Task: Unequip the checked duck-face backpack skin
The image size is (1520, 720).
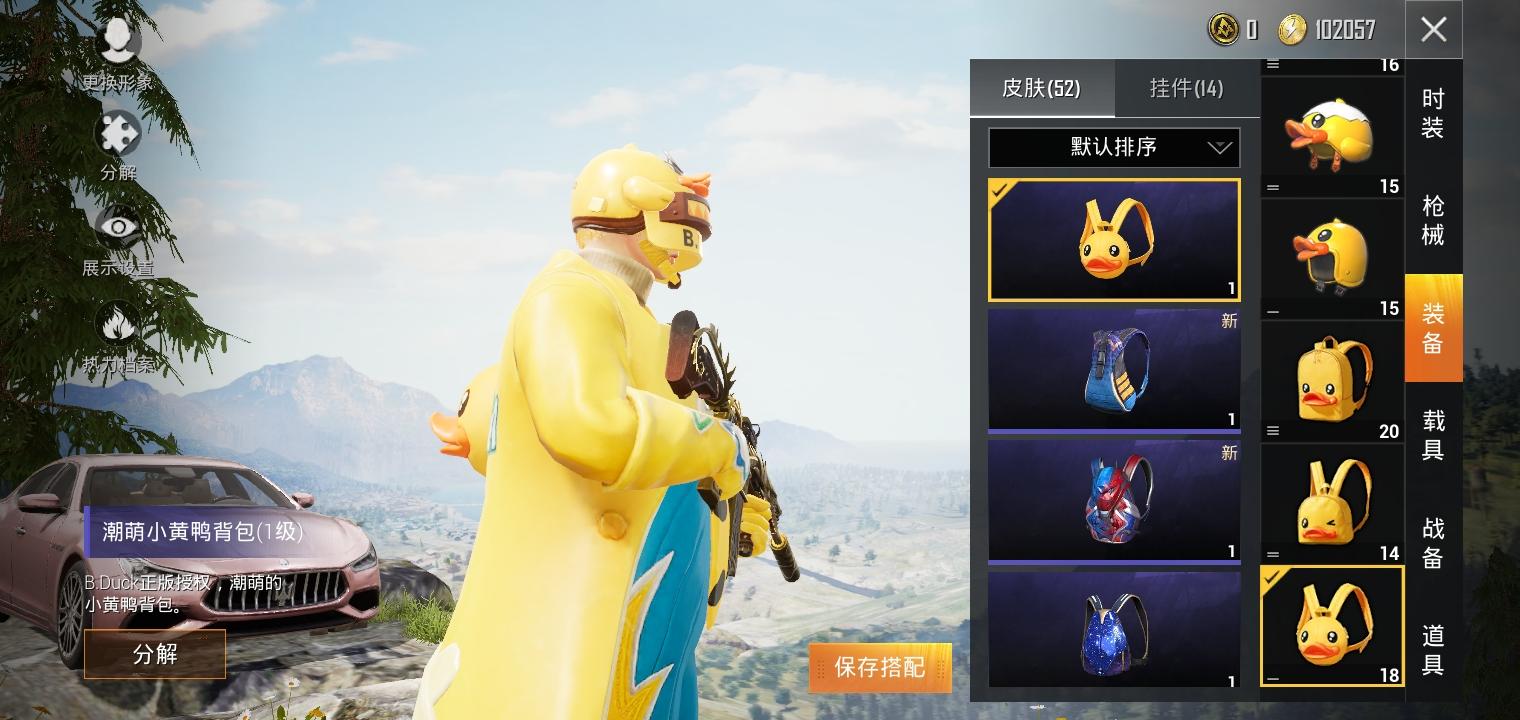Action: click(1113, 238)
